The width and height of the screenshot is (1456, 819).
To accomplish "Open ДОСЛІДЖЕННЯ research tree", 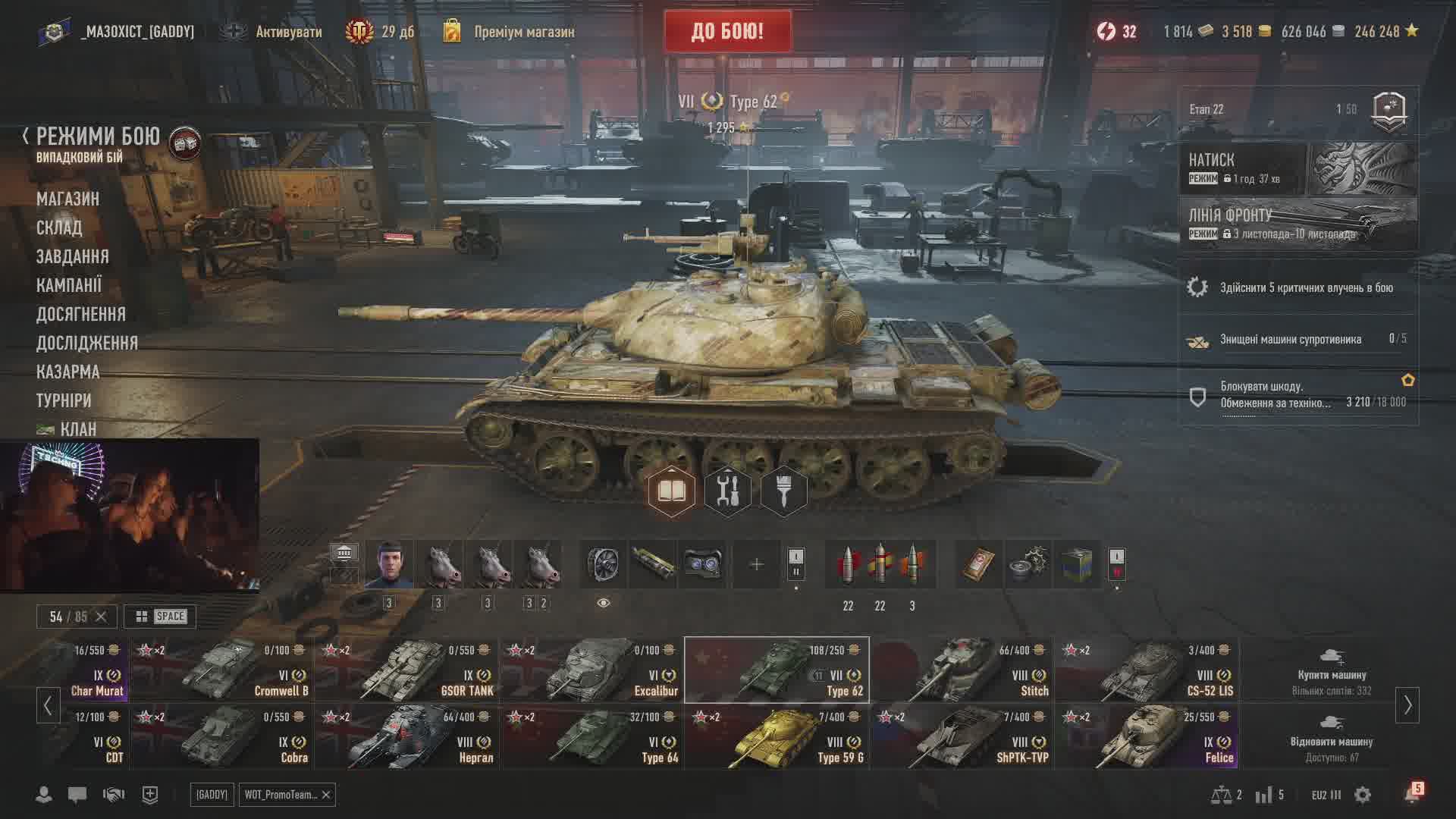I will pos(86,343).
